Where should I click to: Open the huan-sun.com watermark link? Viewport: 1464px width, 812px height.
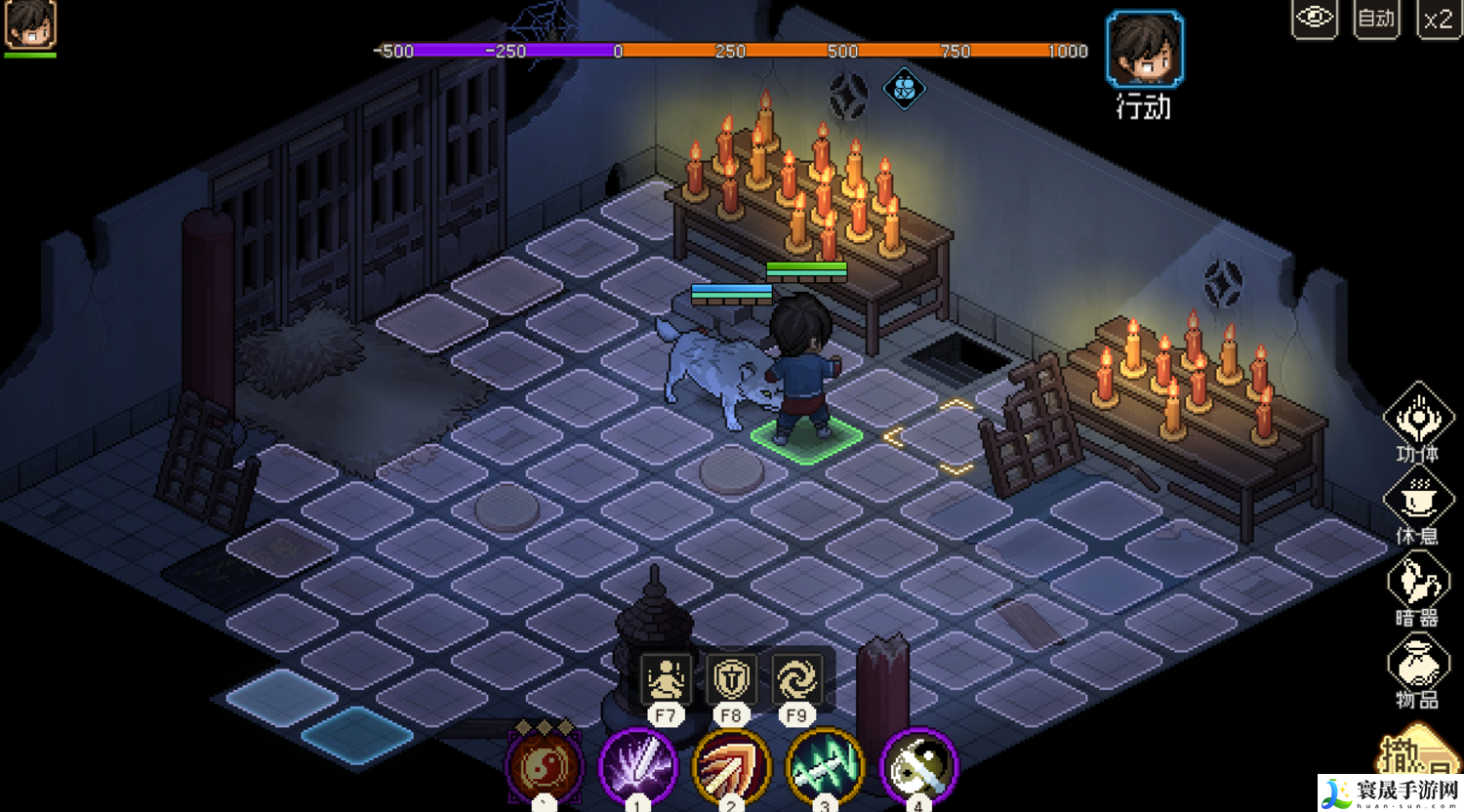coord(1390,792)
